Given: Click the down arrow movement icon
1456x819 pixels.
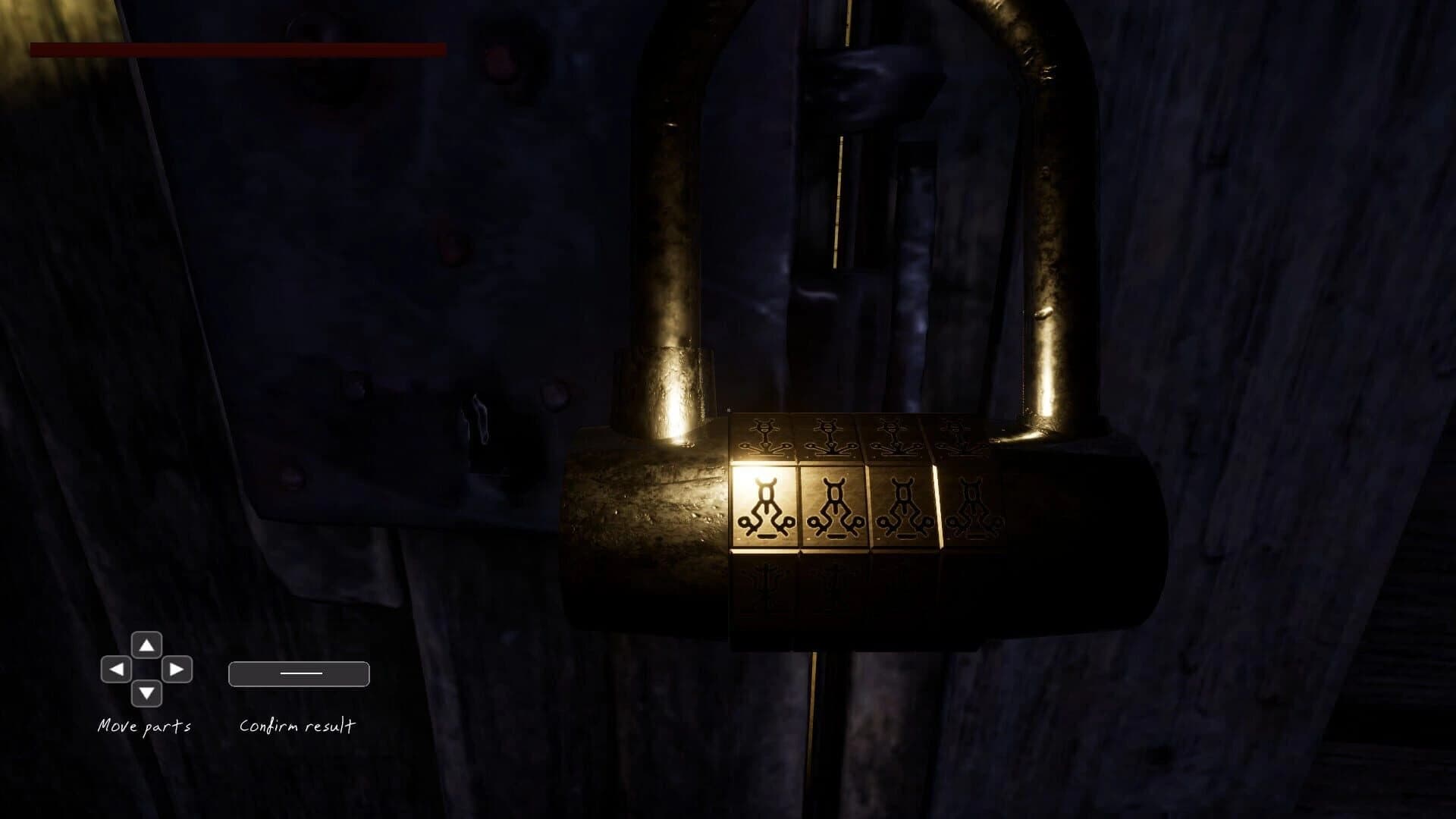Looking at the screenshot, I should (146, 694).
